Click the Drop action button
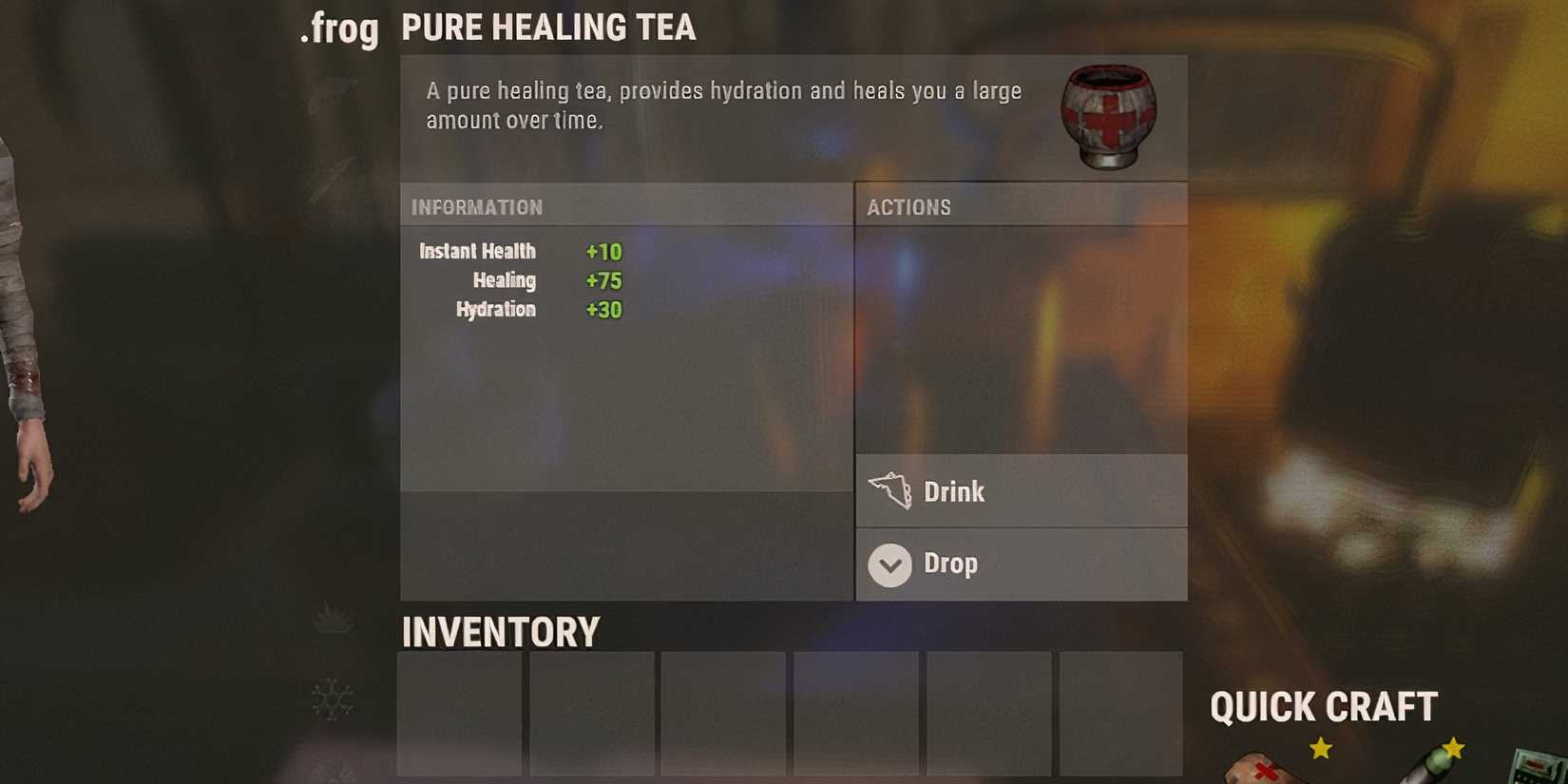The image size is (1568, 784). [x=1022, y=564]
